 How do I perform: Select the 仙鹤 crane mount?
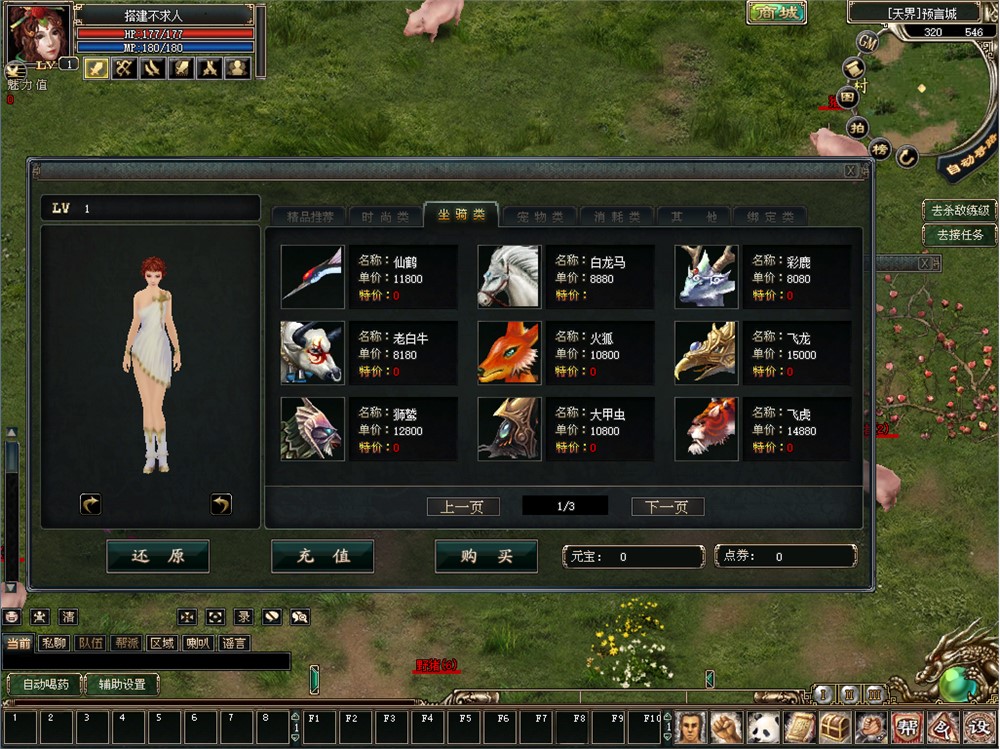(313, 276)
